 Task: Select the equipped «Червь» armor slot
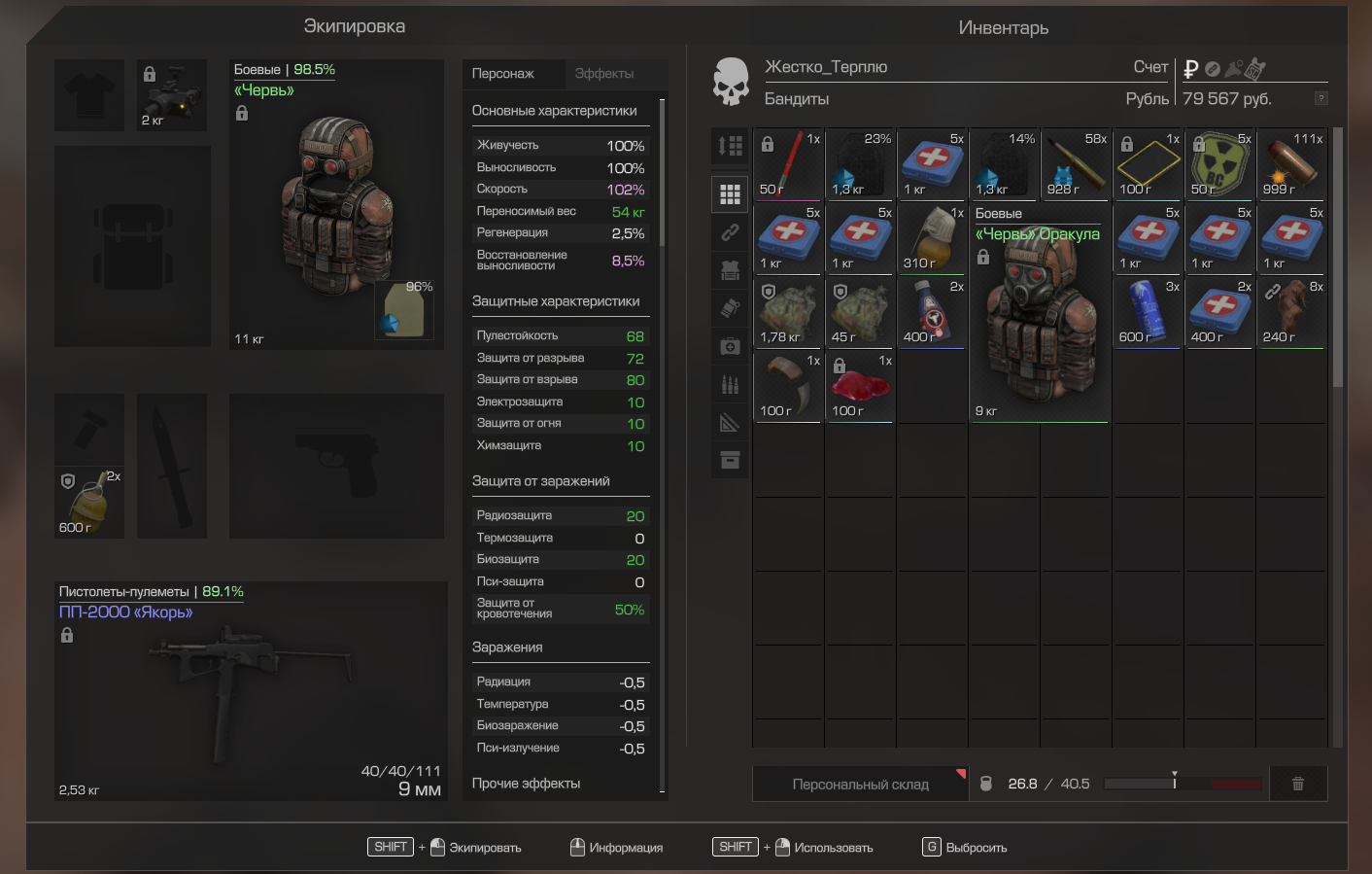(x=335, y=204)
